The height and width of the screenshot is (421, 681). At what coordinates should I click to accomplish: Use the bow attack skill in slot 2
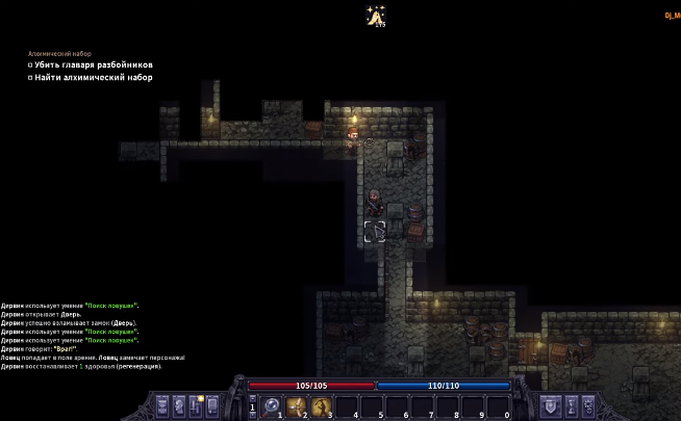[297, 406]
